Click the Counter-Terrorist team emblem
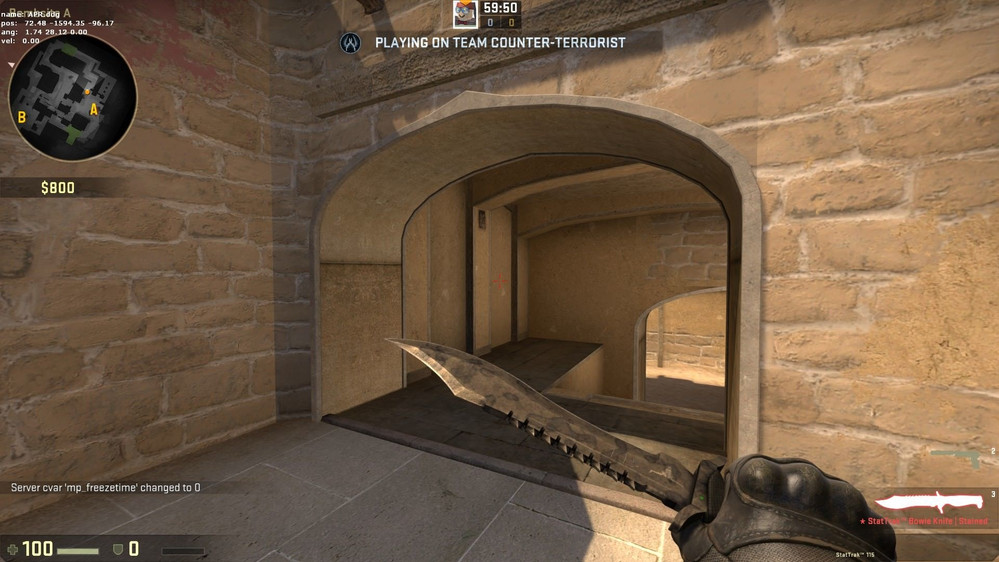 pyautogui.click(x=350, y=43)
